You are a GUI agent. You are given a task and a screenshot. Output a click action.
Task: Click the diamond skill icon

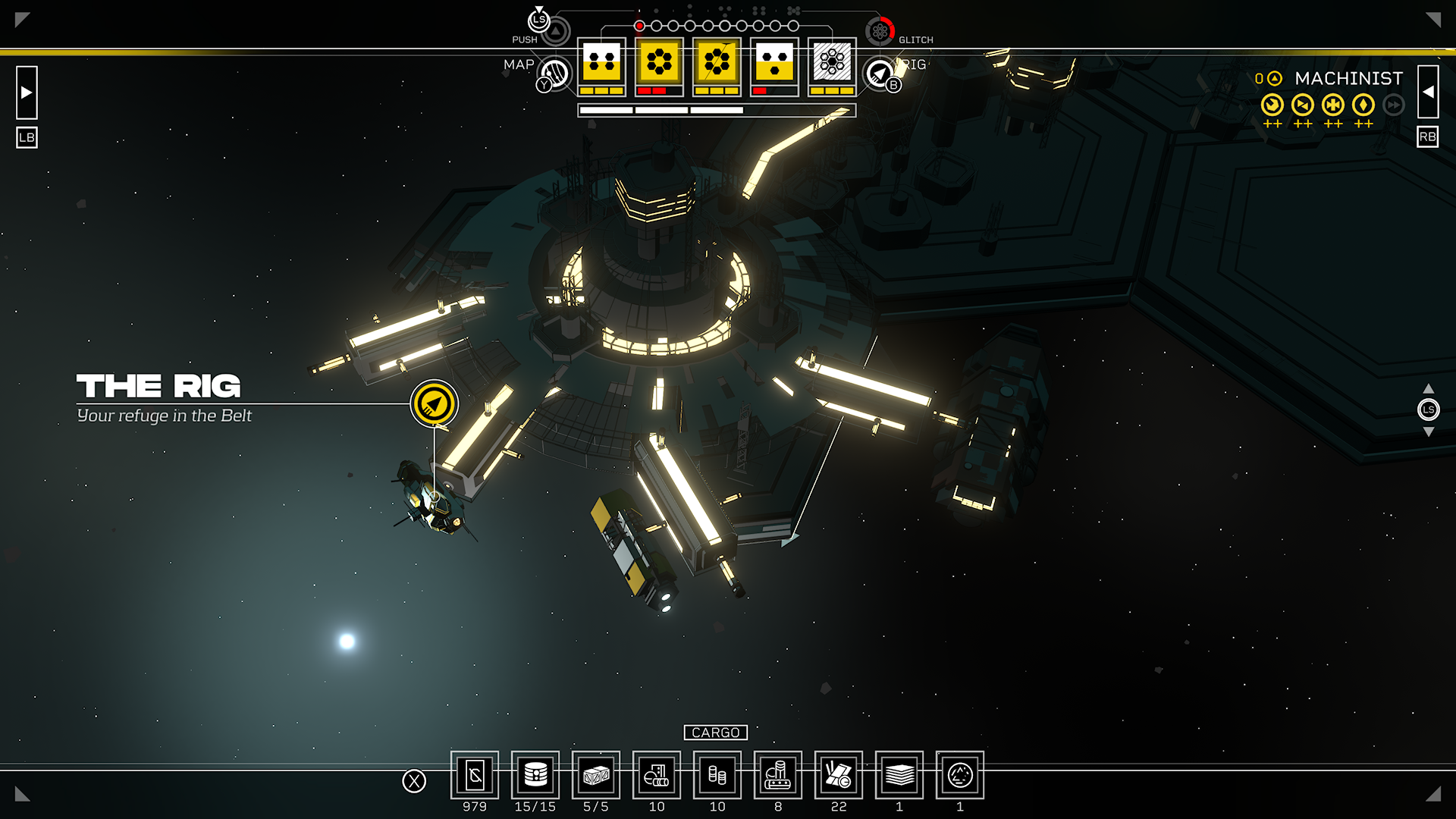[x=1363, y=105]
